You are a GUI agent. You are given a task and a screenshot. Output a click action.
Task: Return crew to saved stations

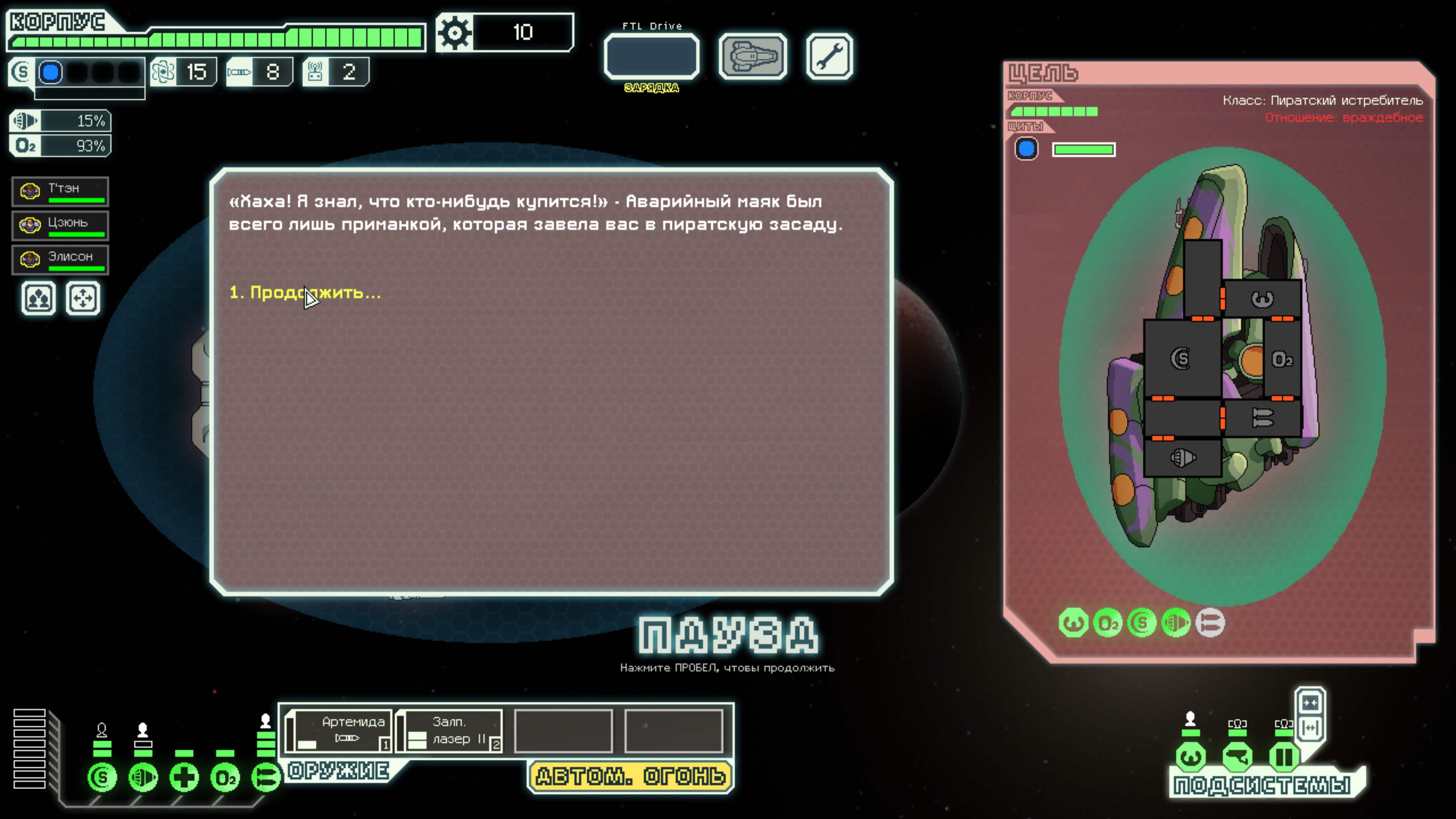[x=83, y=298]
